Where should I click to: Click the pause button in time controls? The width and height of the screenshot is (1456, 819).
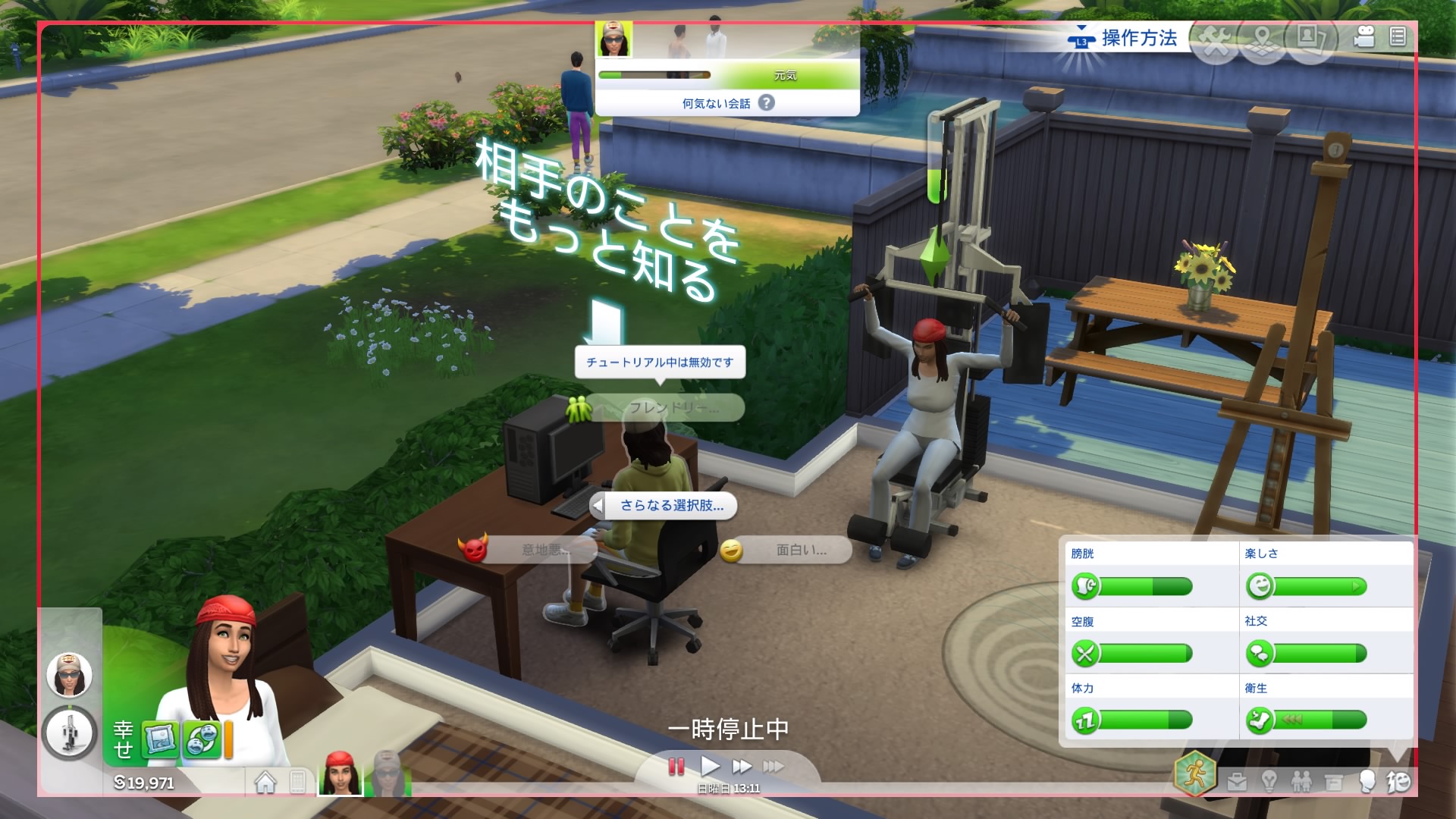pos(676,767)
